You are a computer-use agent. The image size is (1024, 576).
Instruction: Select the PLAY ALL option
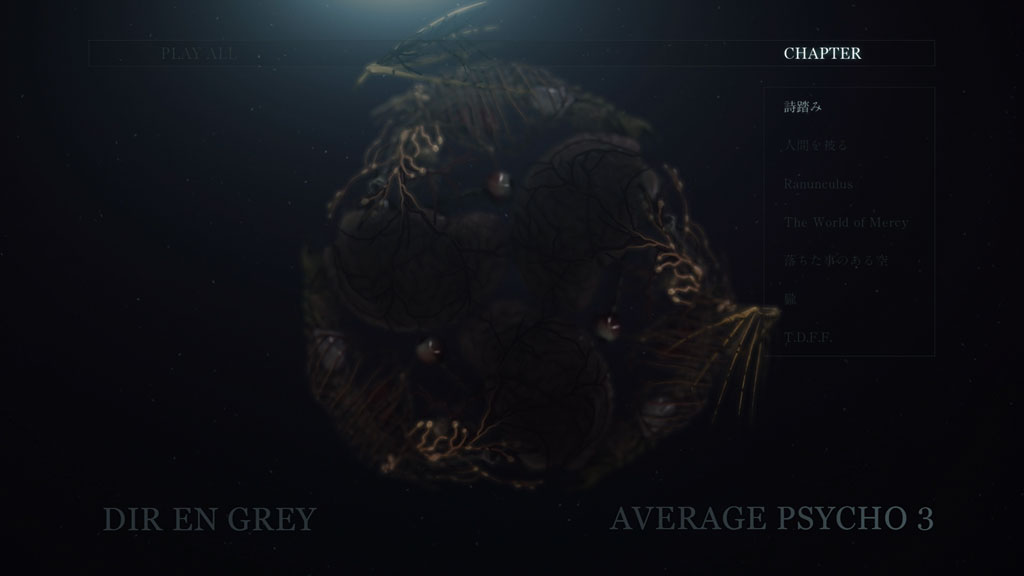[199, 54]
